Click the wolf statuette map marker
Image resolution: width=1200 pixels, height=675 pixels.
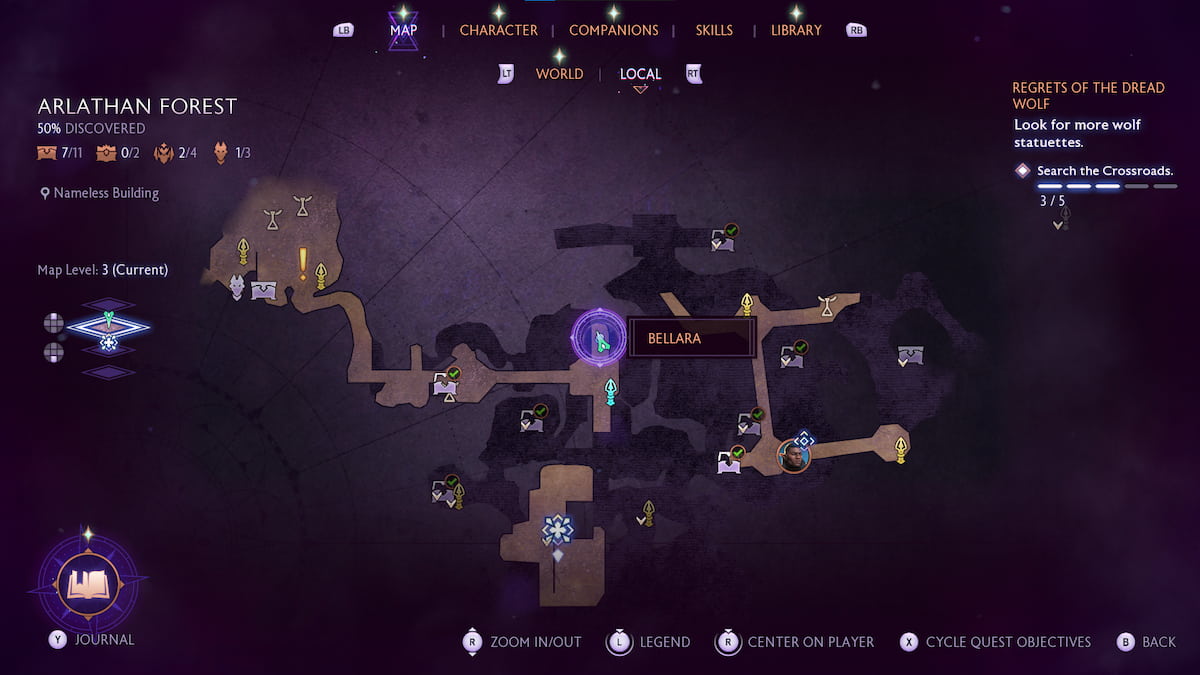tap(237, 287)
